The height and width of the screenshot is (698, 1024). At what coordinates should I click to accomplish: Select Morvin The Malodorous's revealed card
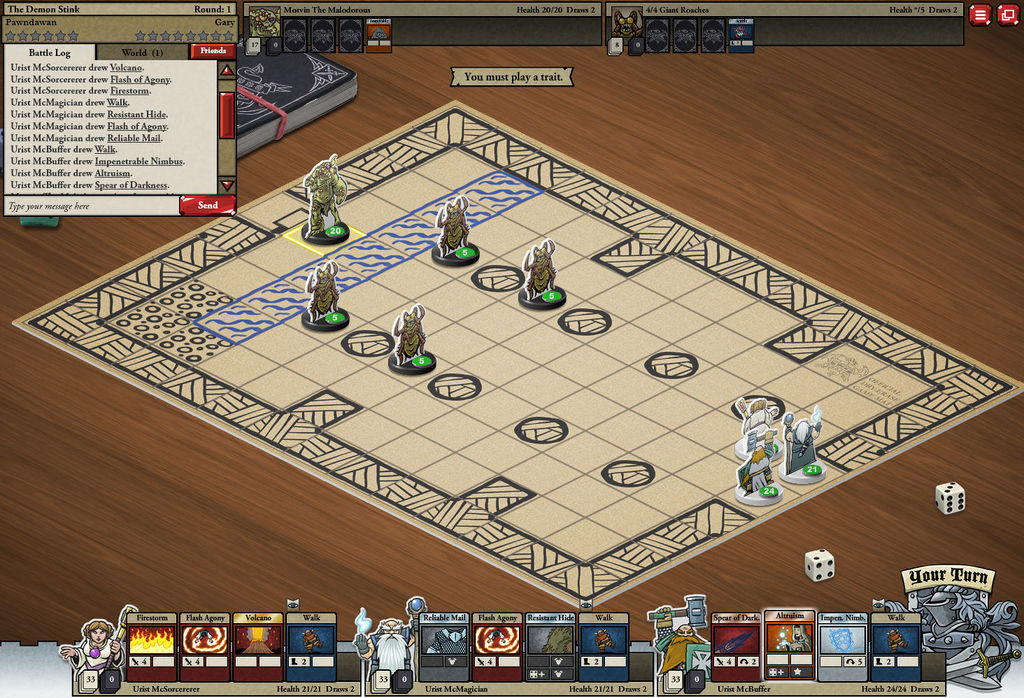click(378, 35)
